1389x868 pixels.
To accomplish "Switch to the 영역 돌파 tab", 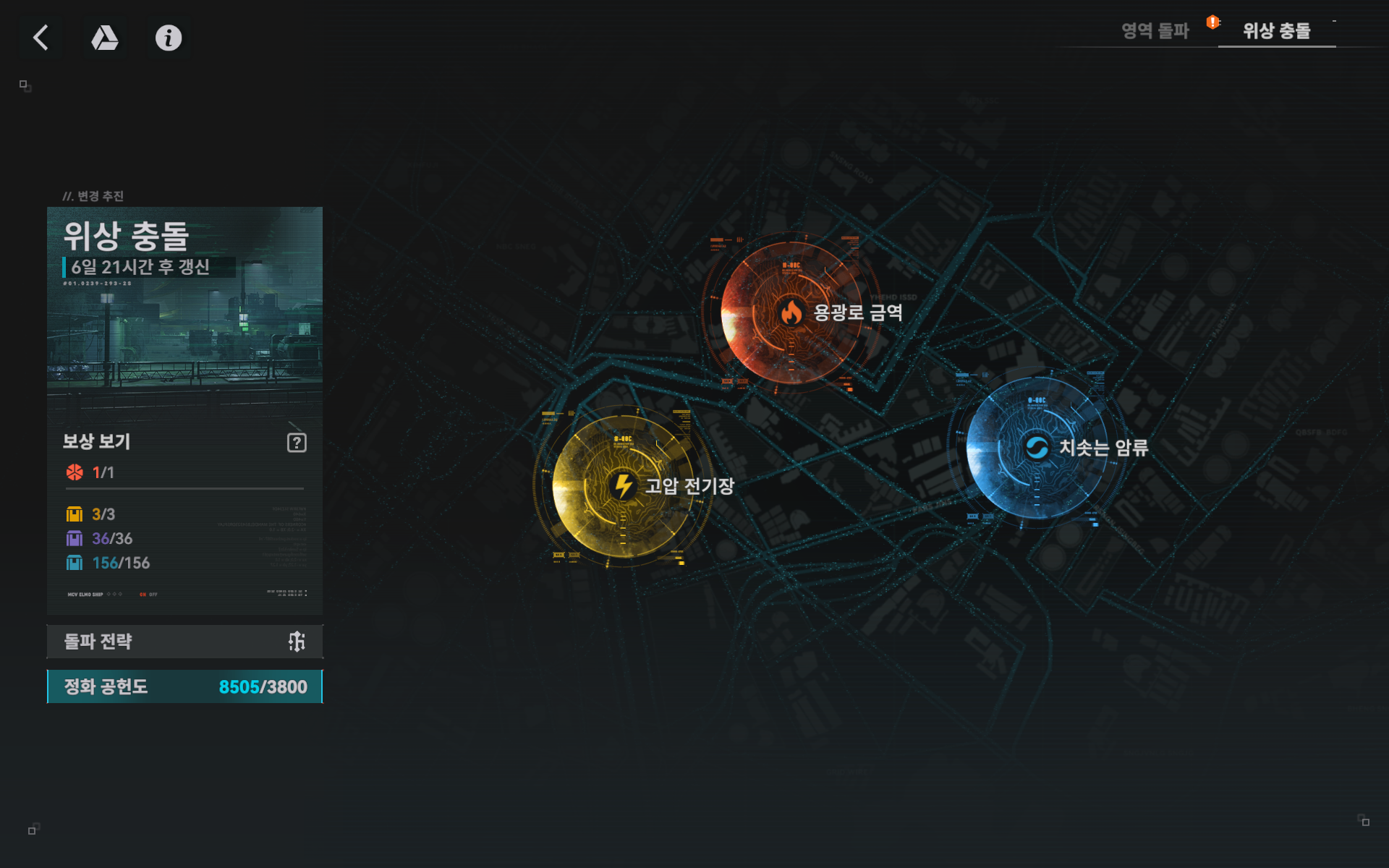I will point(1155,30).
